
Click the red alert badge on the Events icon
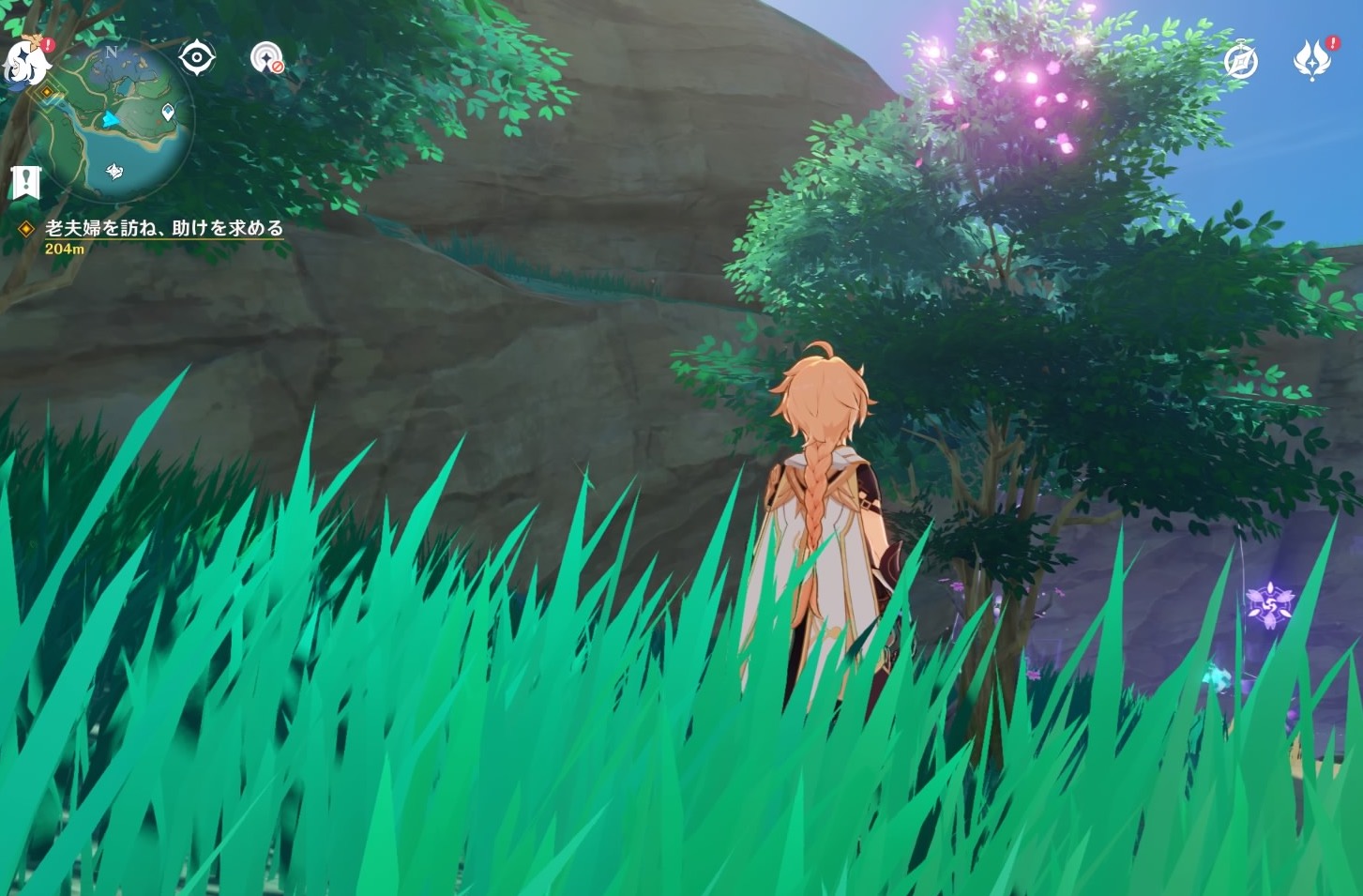(x=1332, y=42)
